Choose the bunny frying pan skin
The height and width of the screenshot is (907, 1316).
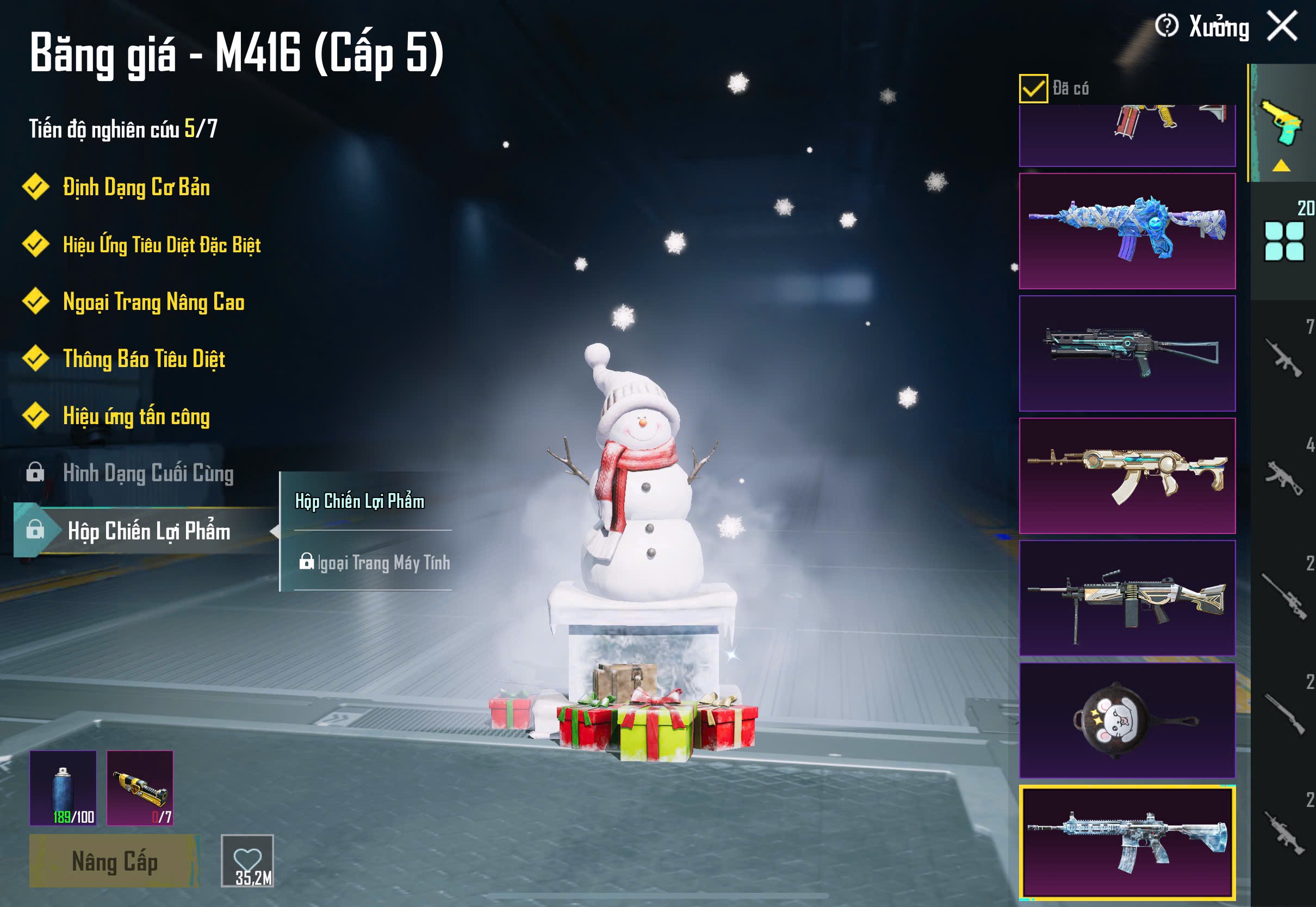click(1127, 720)
